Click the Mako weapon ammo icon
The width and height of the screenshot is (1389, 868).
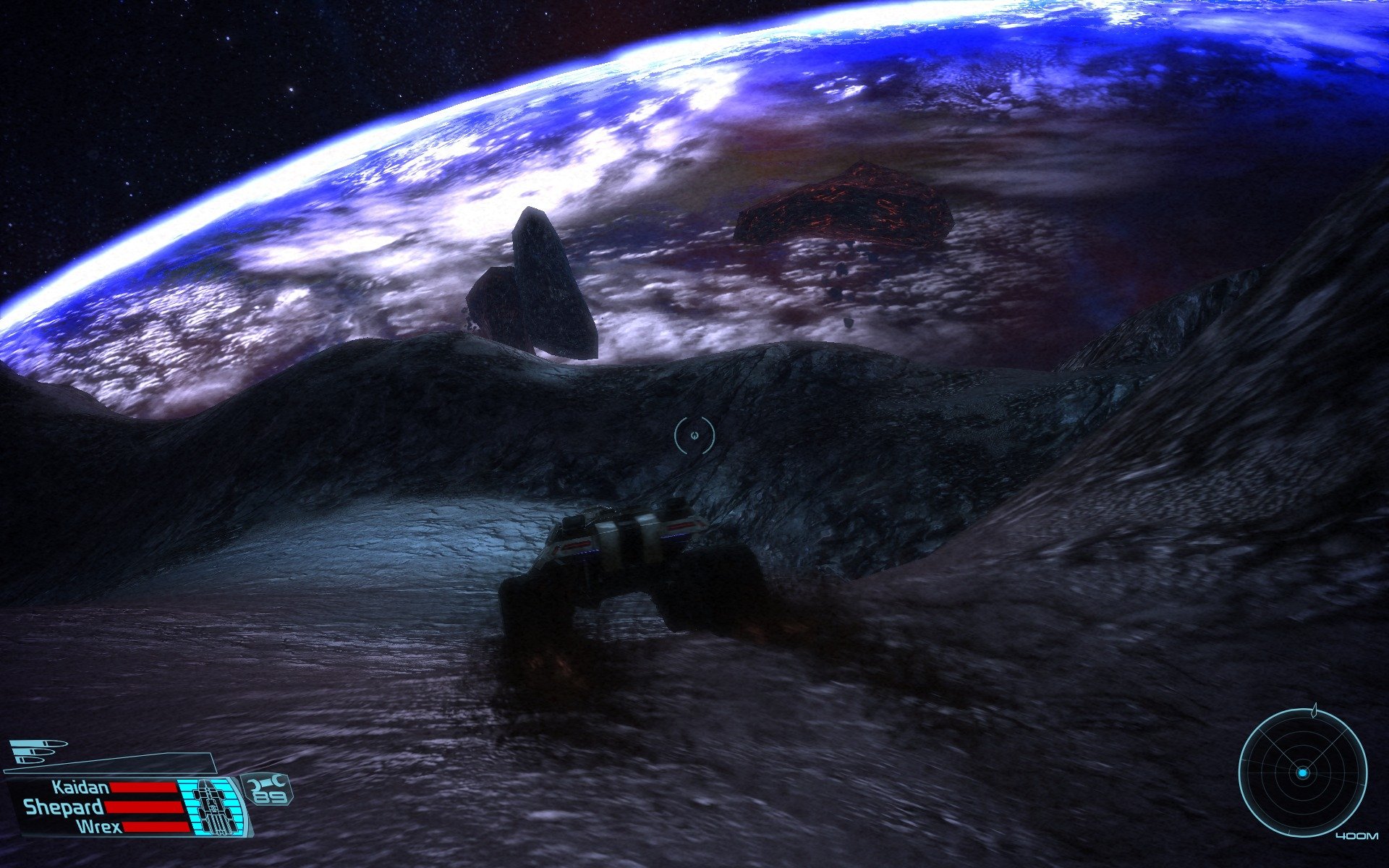pyautogui.click(x=40, y=751)
